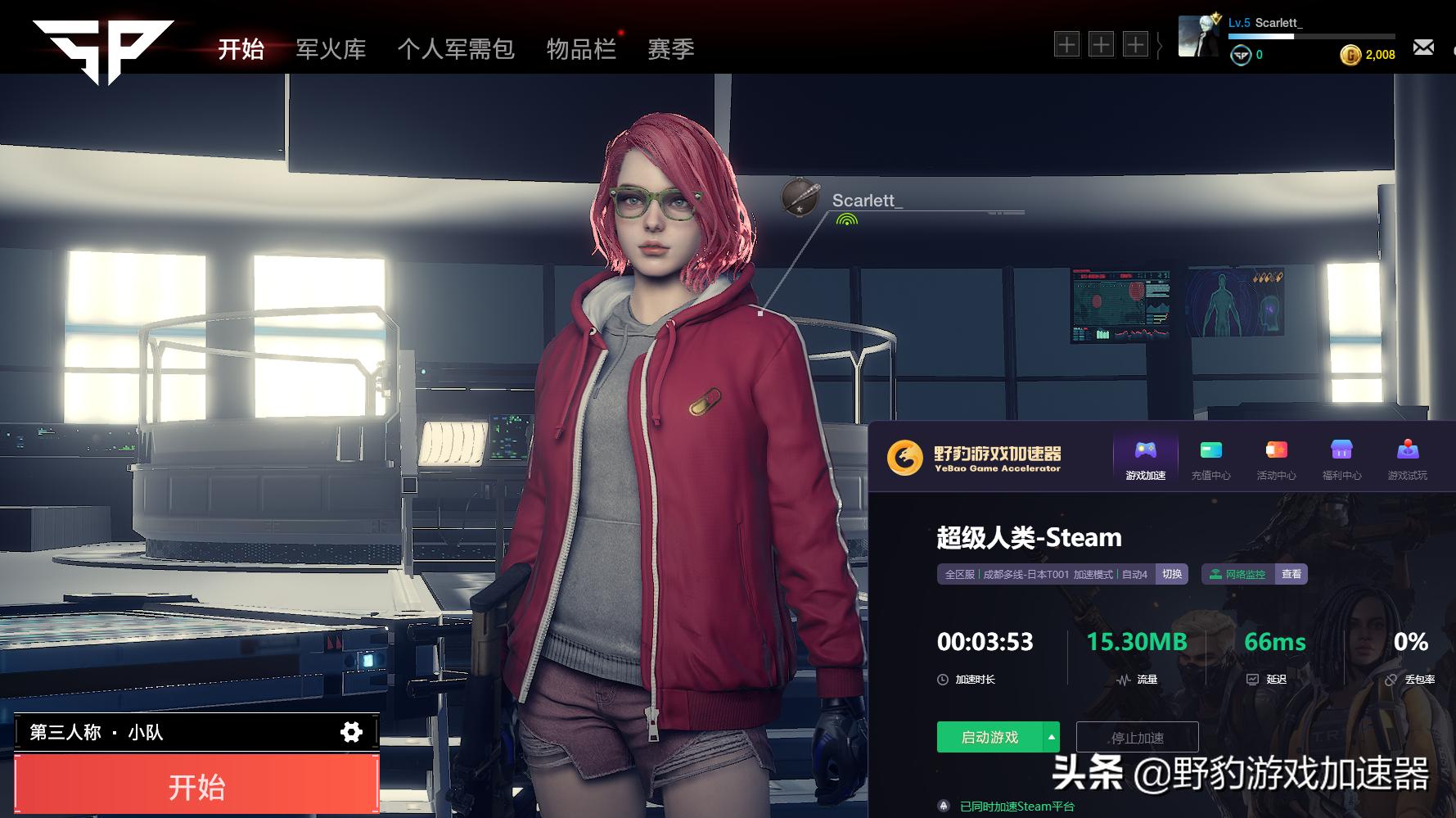The width and height of the screenshot is (1456, 818).
Task: Open team settings via the gear icon
Action: [x=351, y=733]
